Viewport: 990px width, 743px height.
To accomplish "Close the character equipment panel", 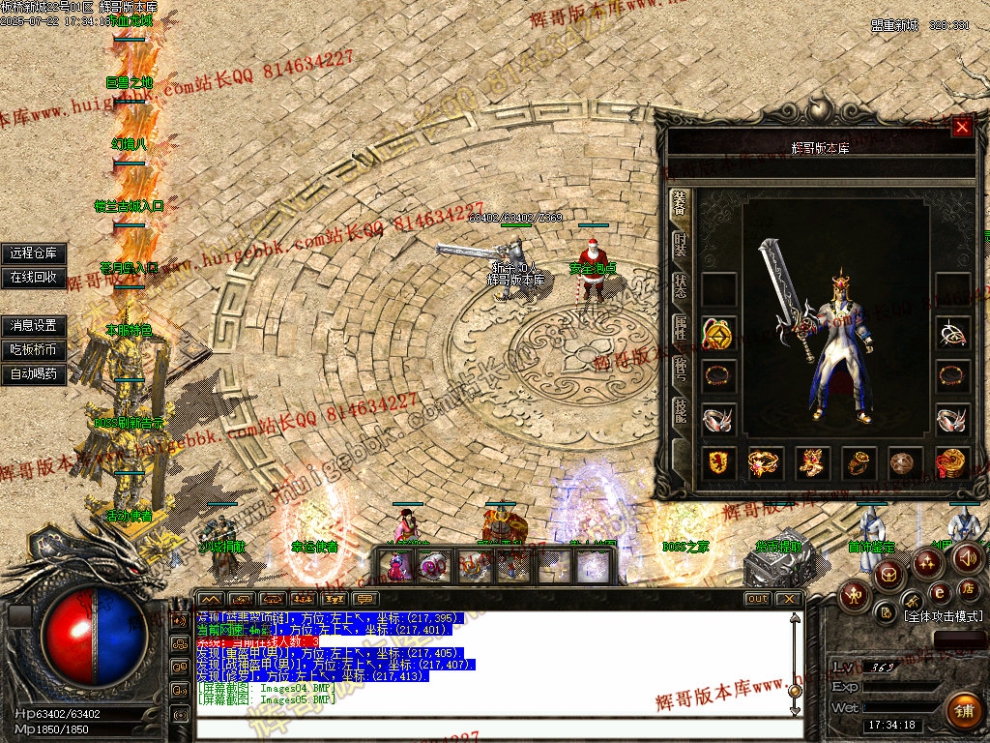I will (962, 127).
